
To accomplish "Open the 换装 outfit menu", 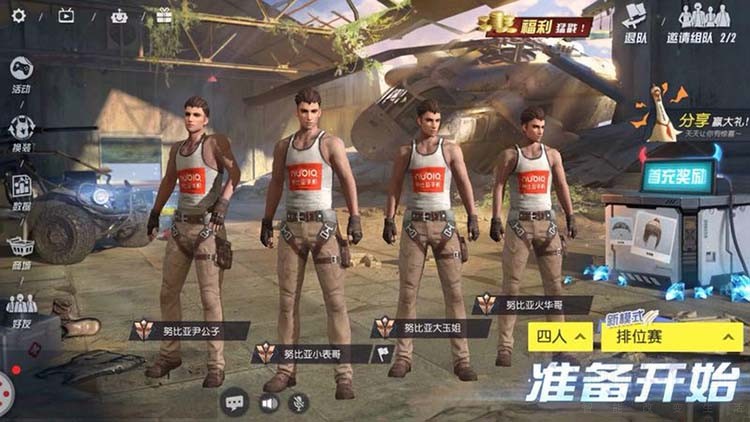I will click(21, 132).
